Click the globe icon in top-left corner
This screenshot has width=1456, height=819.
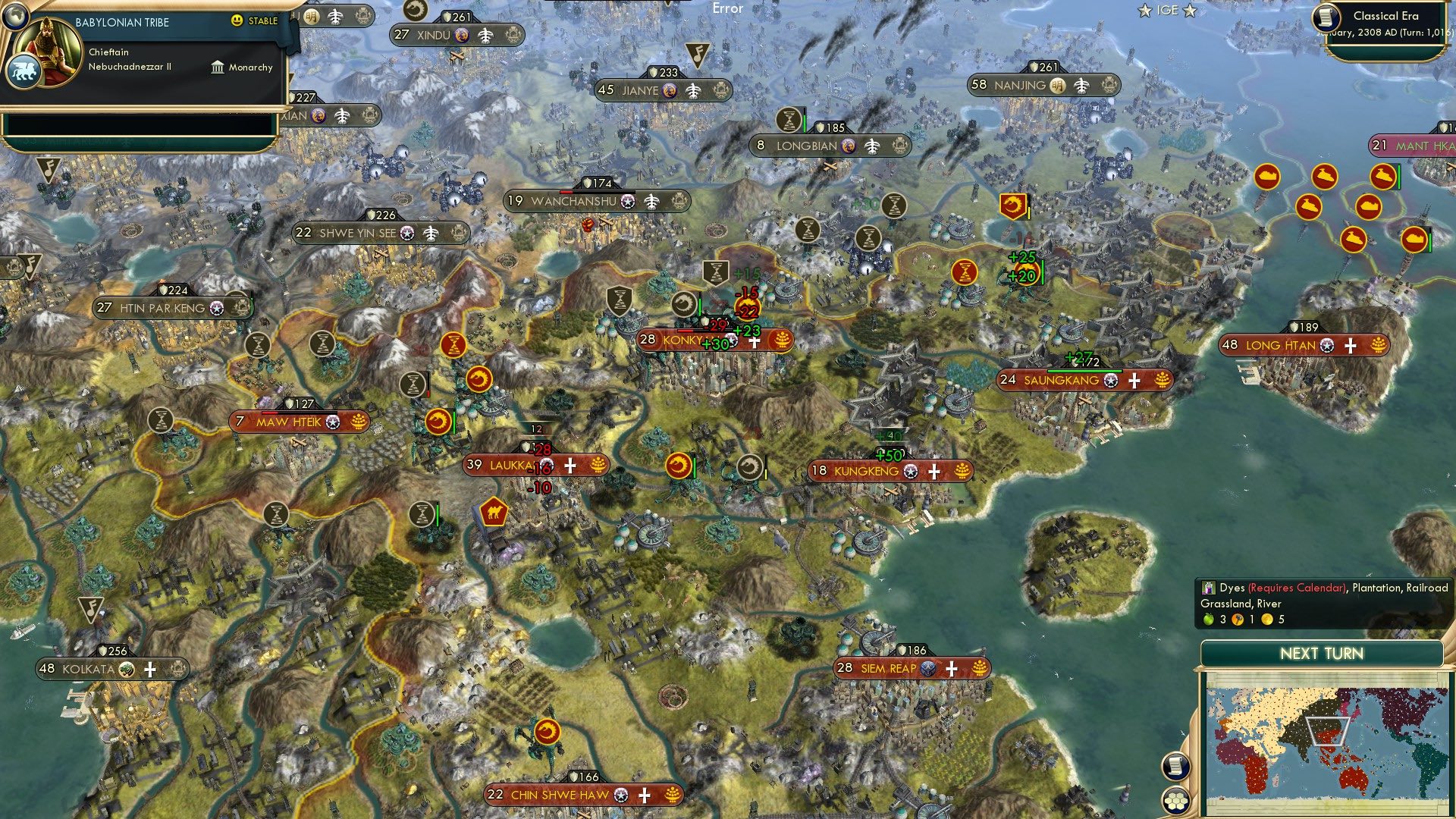pyautogui.click(x=15, y=17)
